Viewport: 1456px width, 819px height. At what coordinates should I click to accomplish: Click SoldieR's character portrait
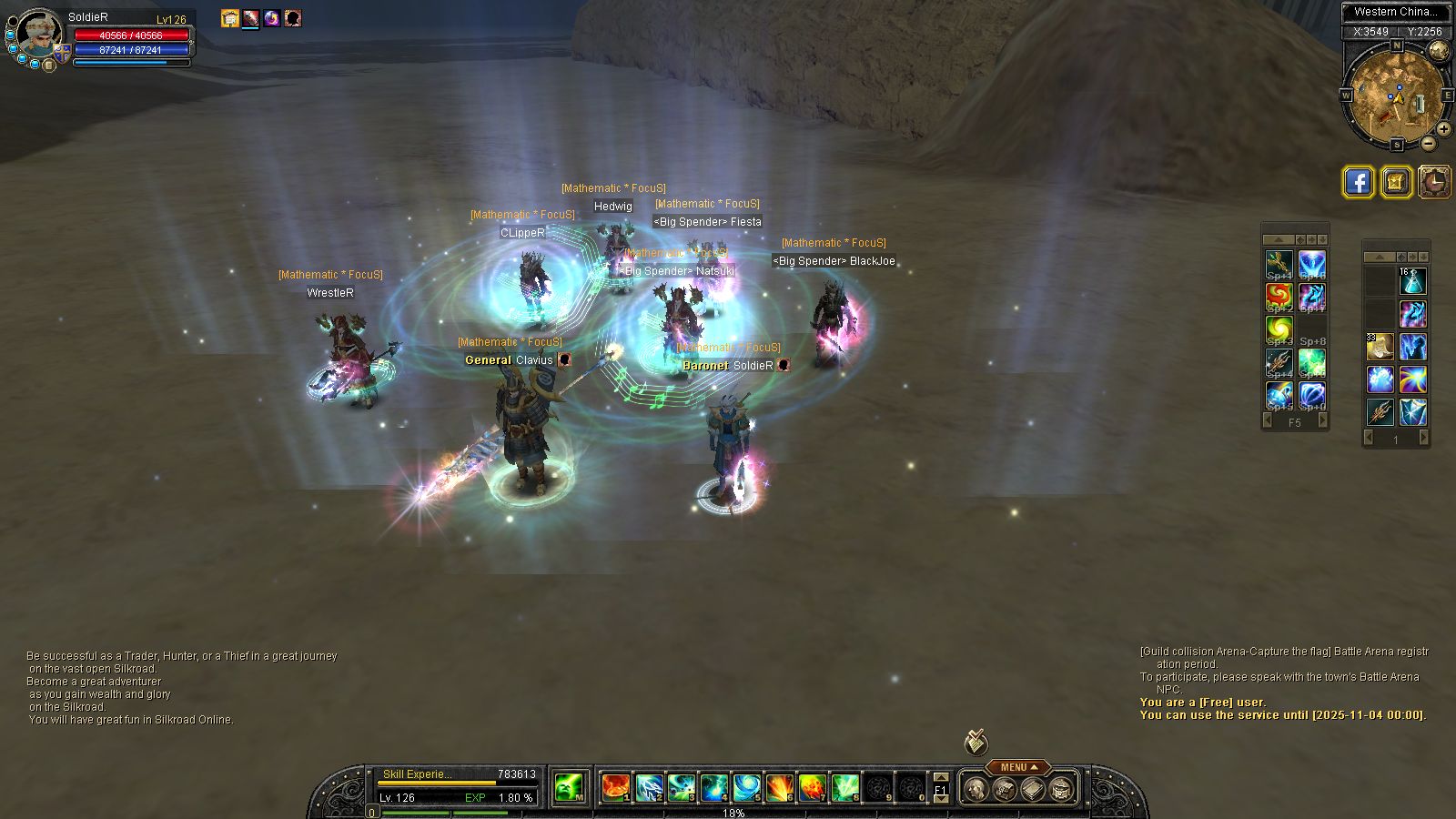pos(40,35)
